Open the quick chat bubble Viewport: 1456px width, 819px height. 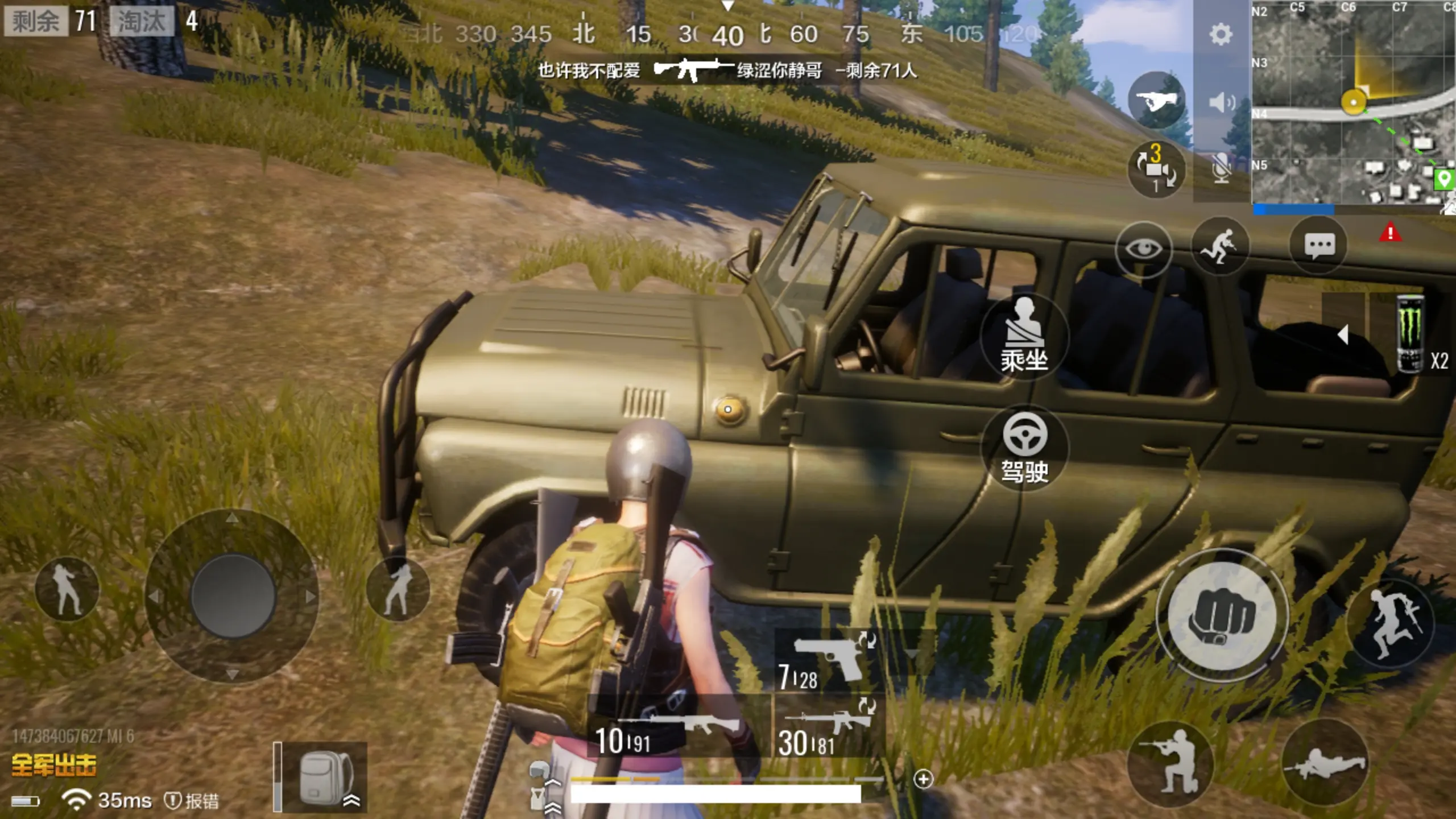coord(1319,246)
